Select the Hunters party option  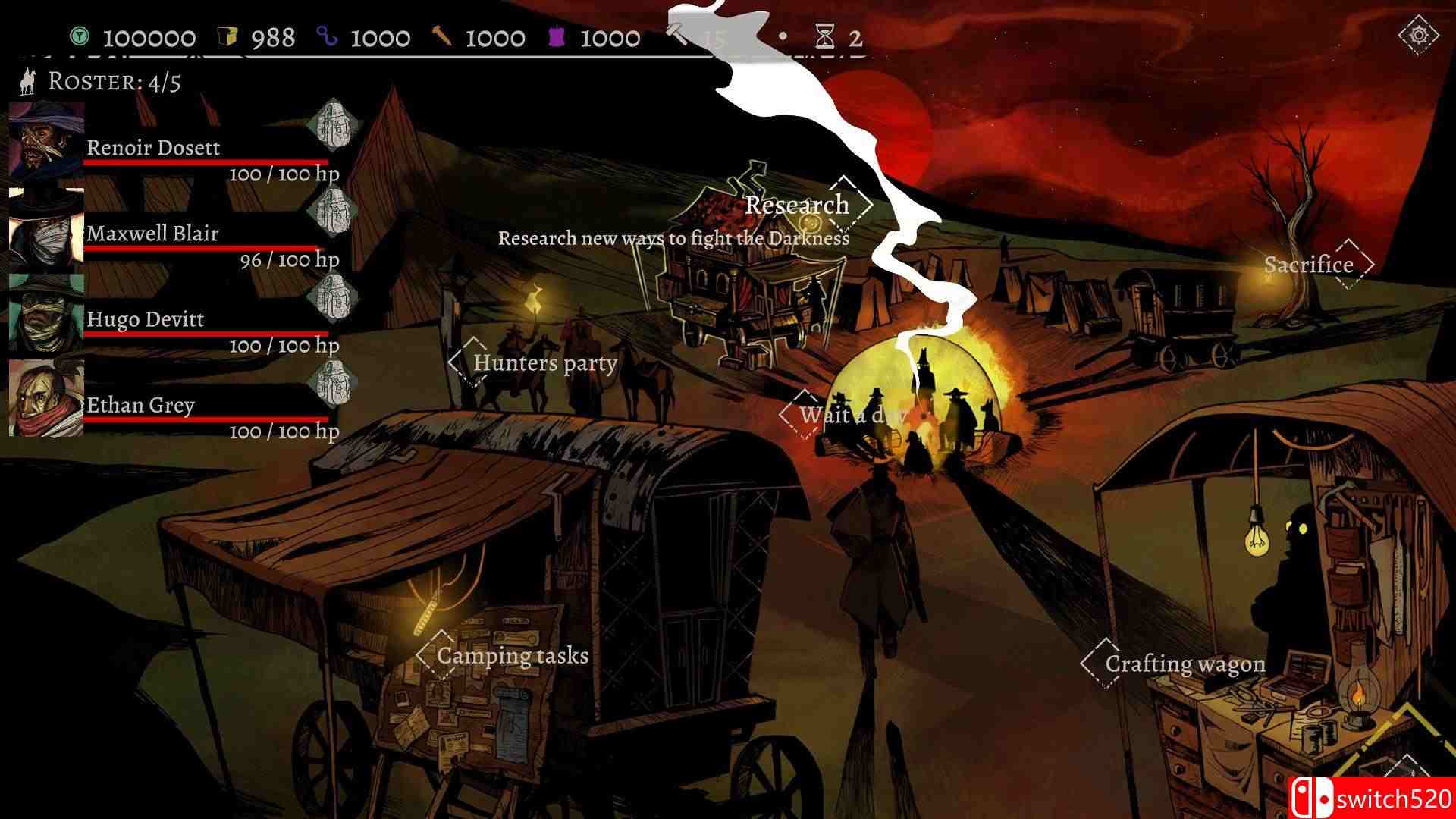(x=544, y=363)
